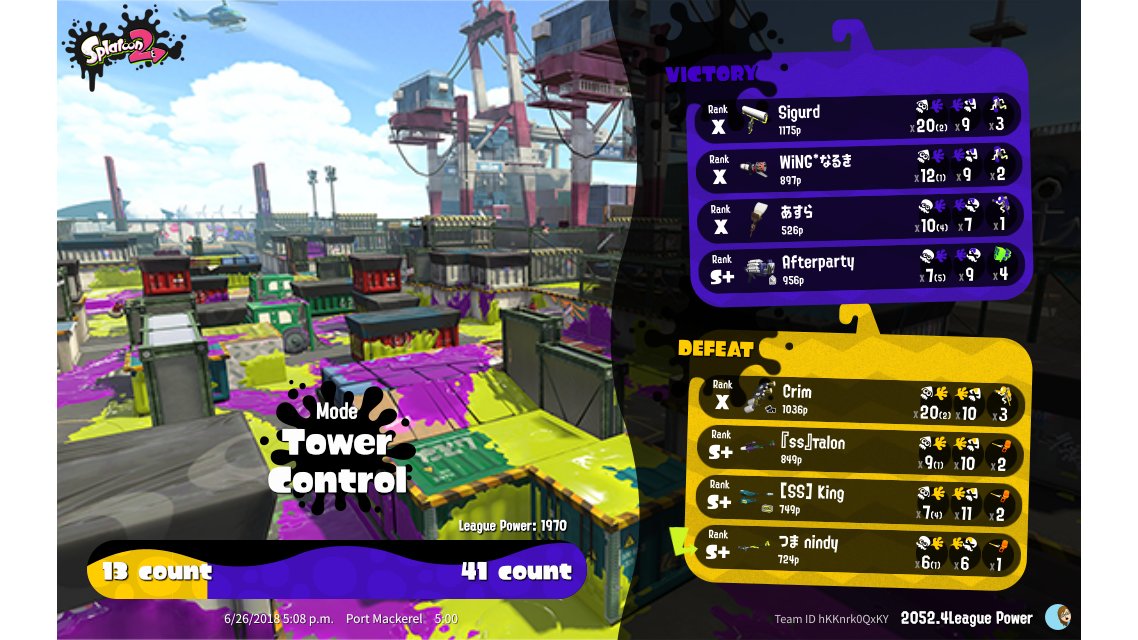
Task: View Afterparty's result row
Action: coord(858,268)
